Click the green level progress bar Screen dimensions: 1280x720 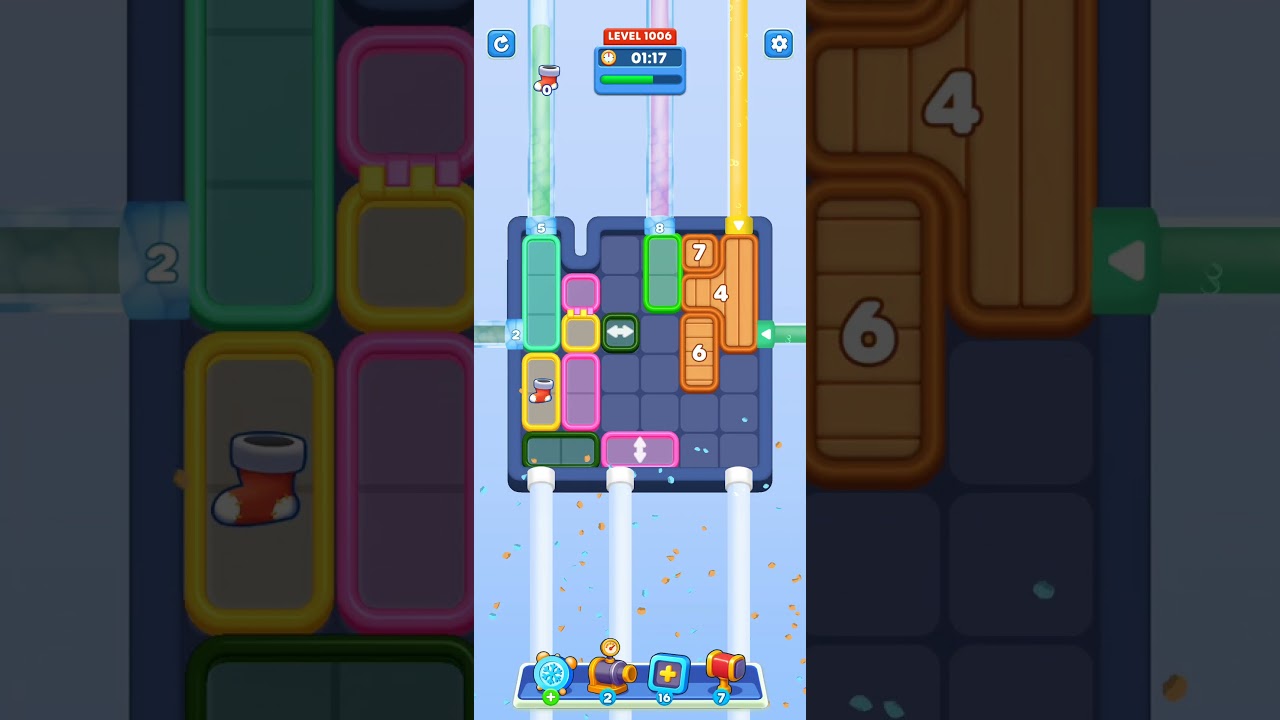point(638,79)
